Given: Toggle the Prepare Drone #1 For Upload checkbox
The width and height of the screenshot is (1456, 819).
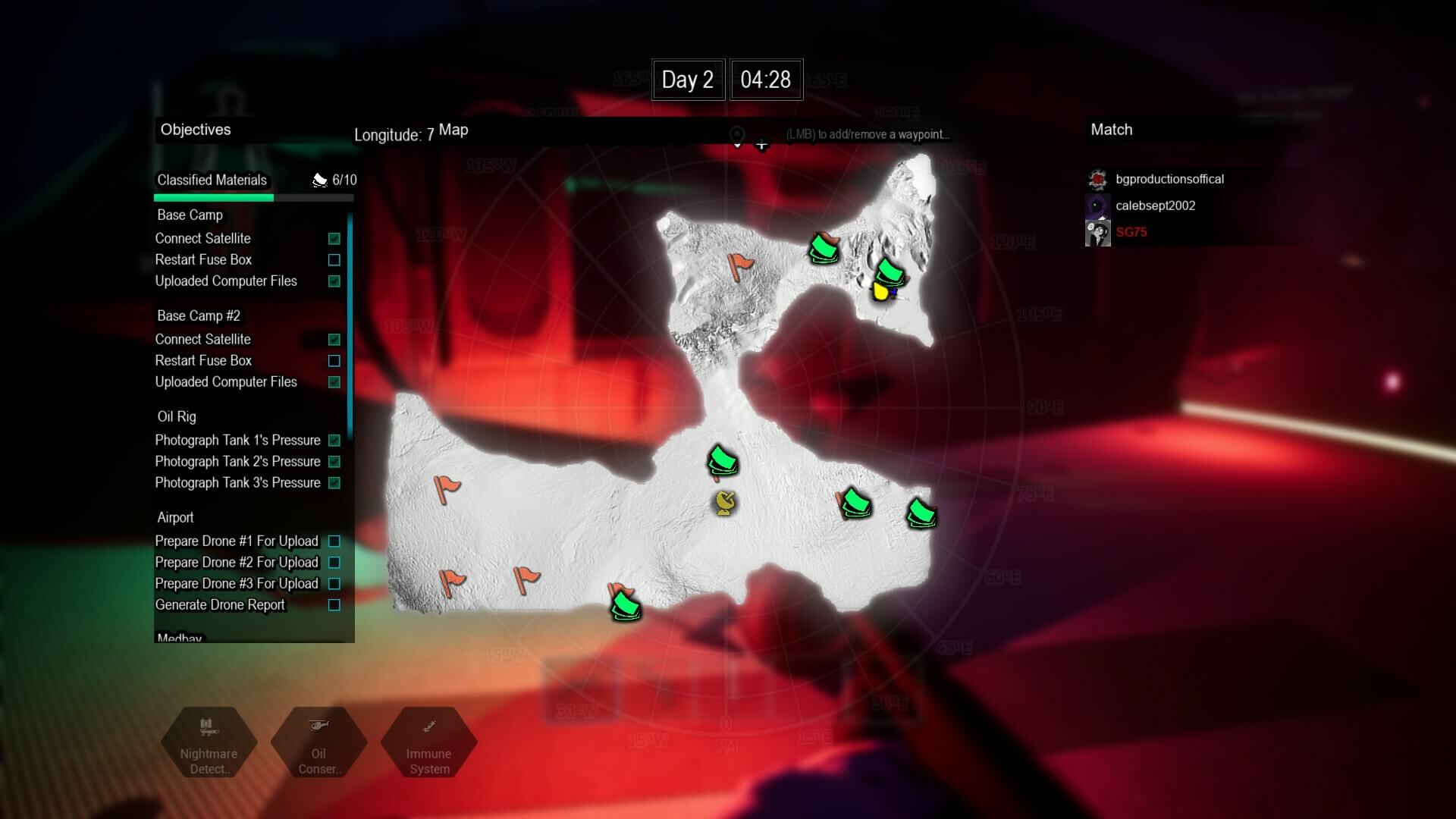Looking at the screenshot, I should pyautogui.click(x=334, y=541).
